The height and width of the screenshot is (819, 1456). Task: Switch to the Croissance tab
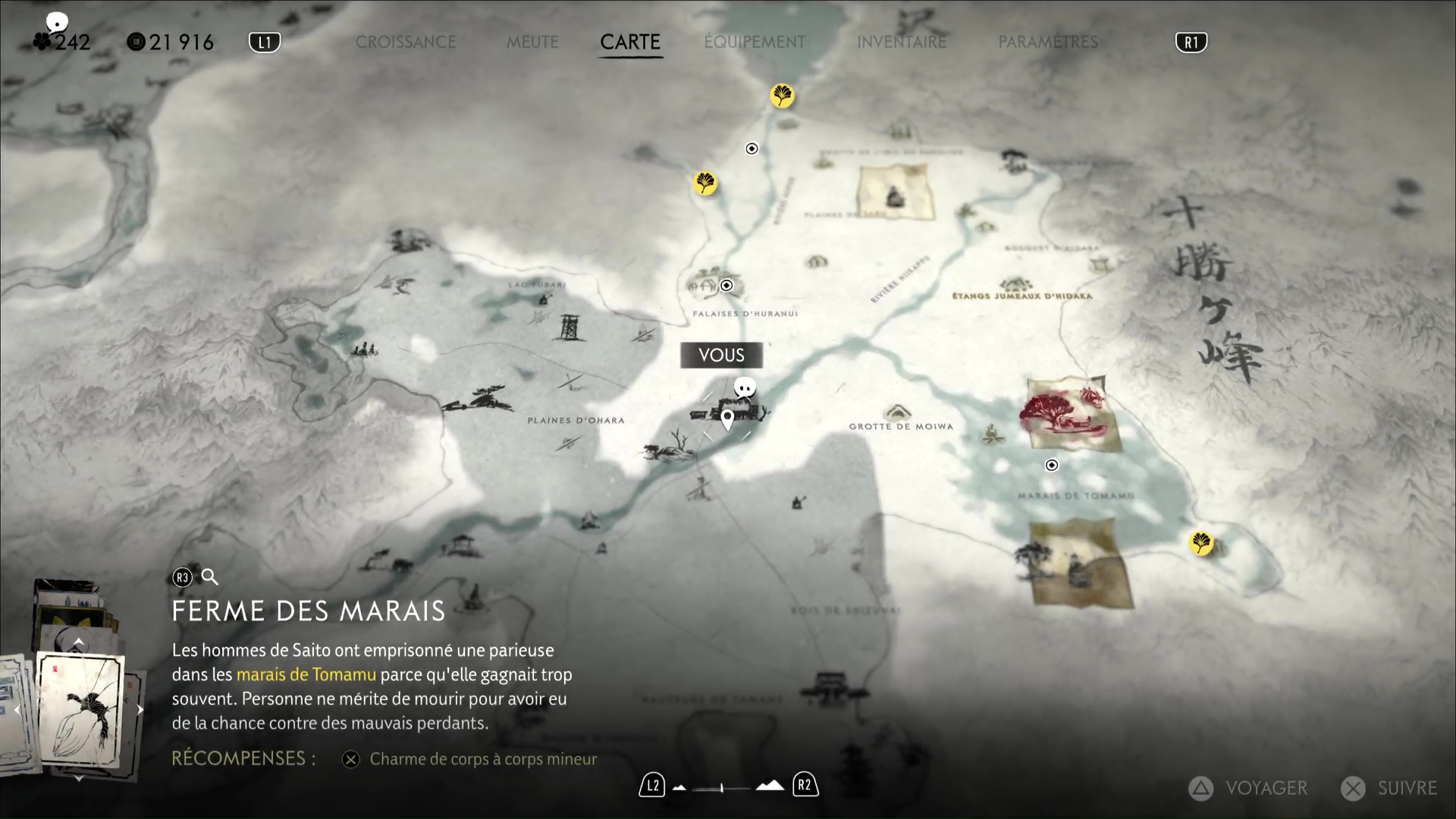pos(406,42)
